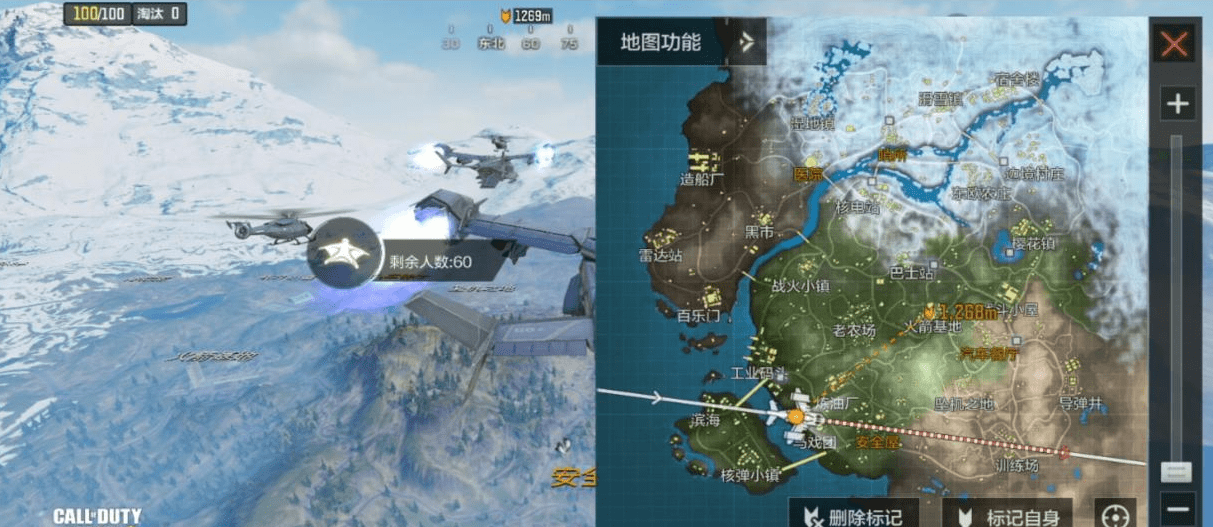This screenshot has height=527, width=1213.
Task: Select the 雷达站 location on the map
Action: [x=661, y=255]
